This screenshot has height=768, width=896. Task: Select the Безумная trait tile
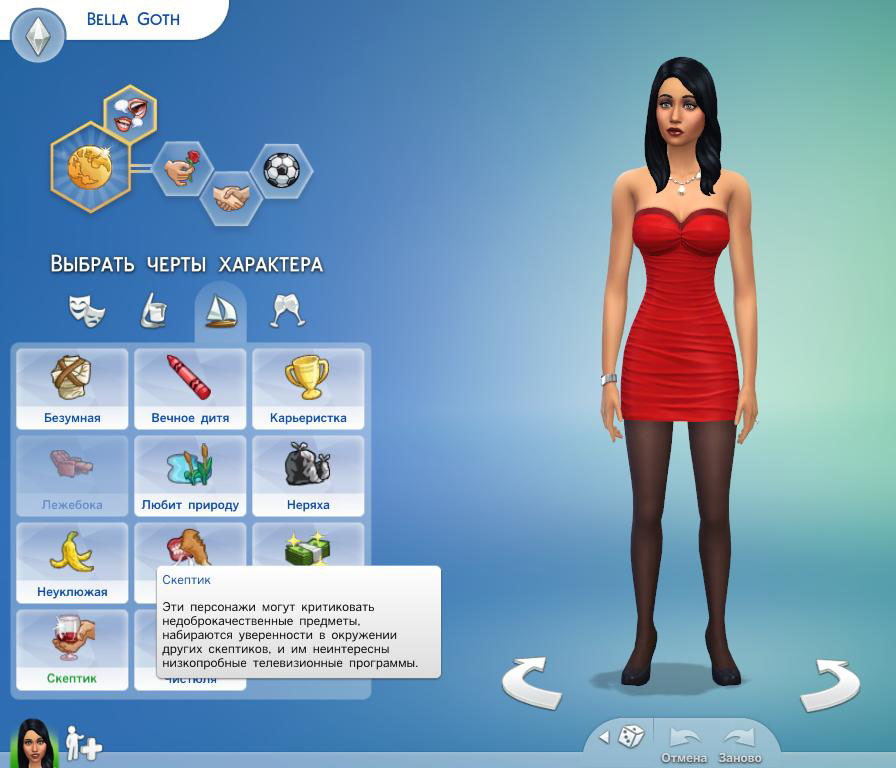tap(71, 388)
